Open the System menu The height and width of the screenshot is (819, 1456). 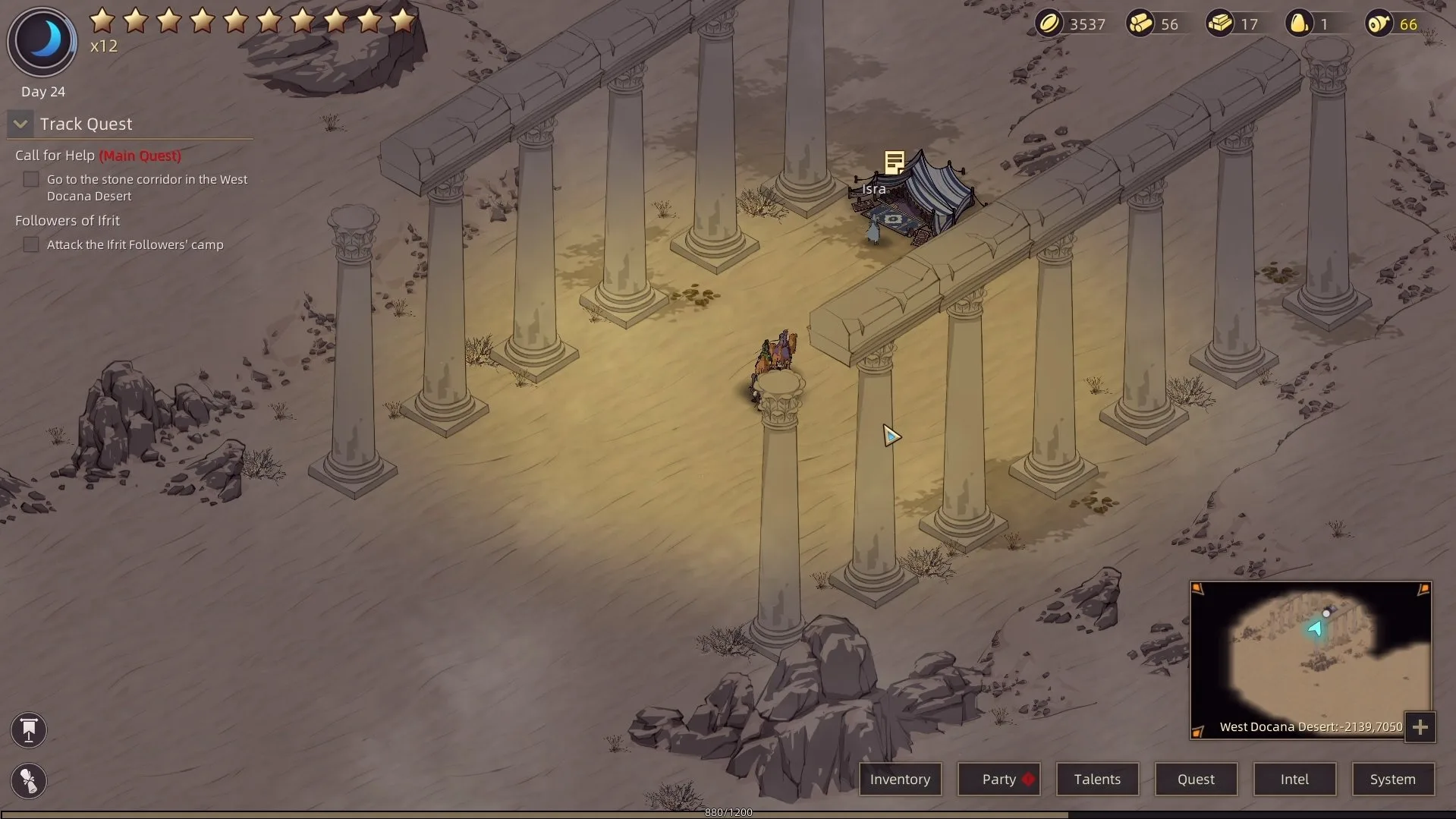tap(1392, 779)
